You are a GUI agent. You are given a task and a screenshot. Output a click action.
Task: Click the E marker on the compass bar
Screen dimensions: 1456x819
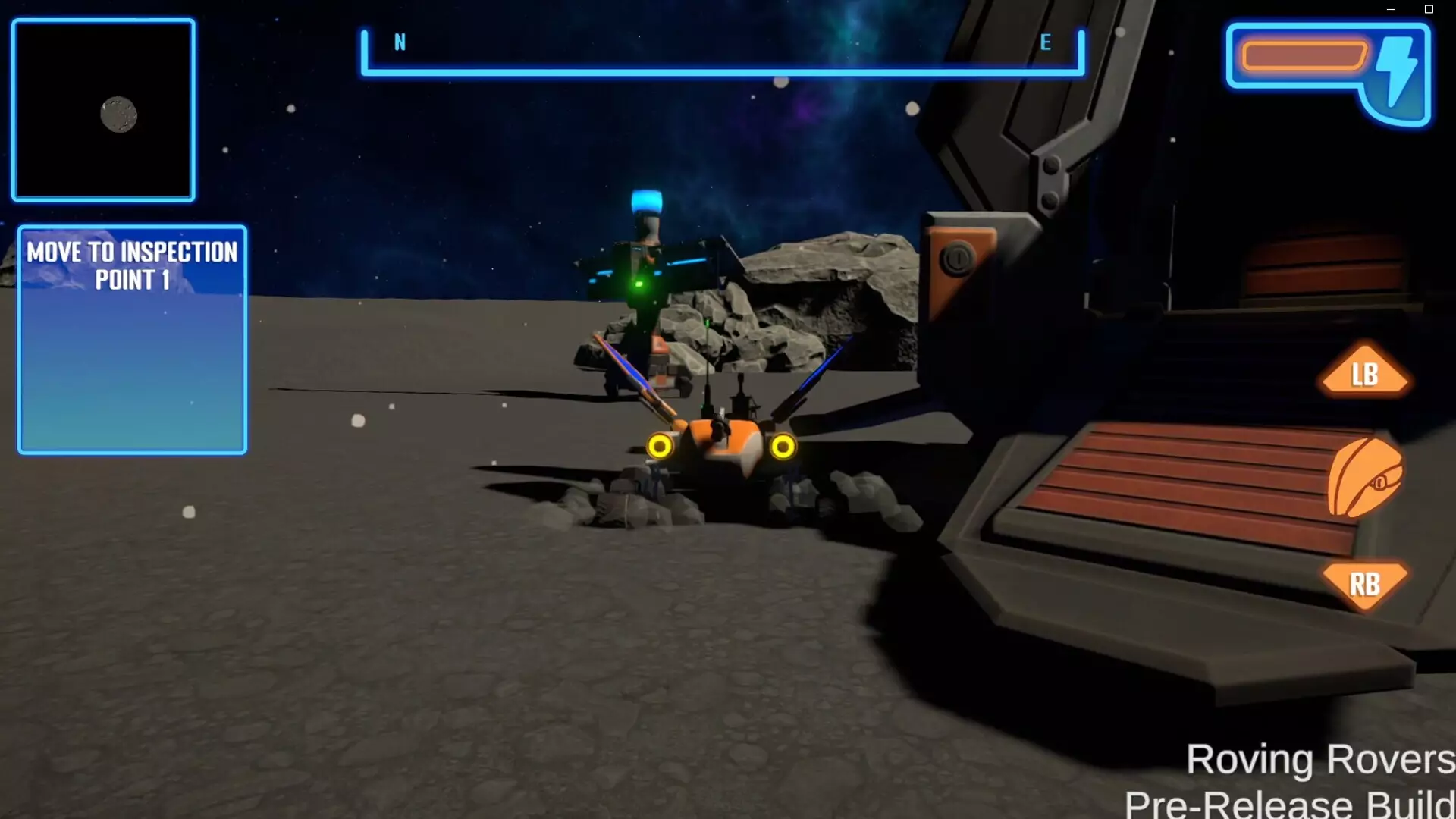coord(1046,43)
